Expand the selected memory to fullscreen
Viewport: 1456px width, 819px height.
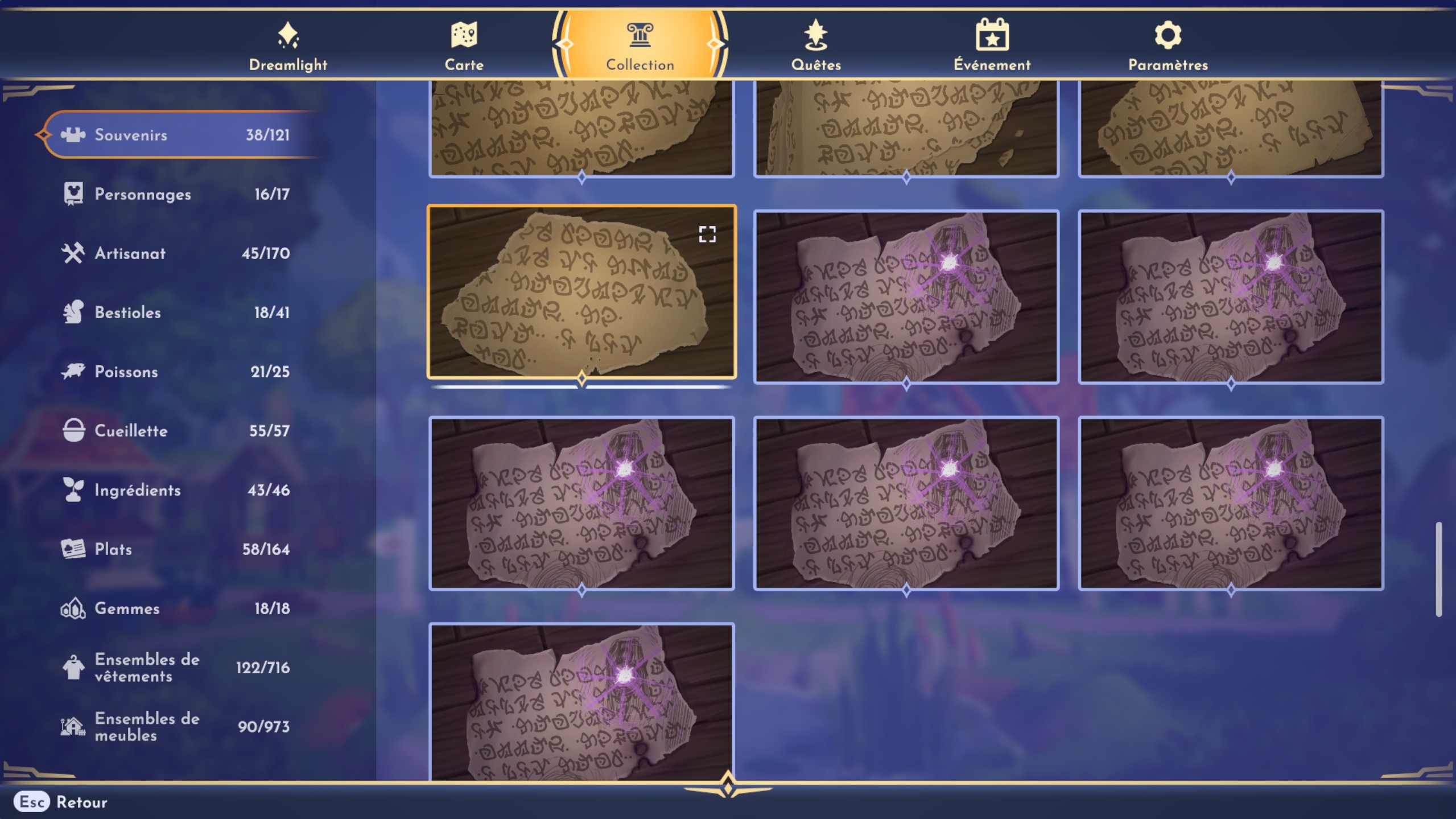pyautogui.click(x=707, y=234)
